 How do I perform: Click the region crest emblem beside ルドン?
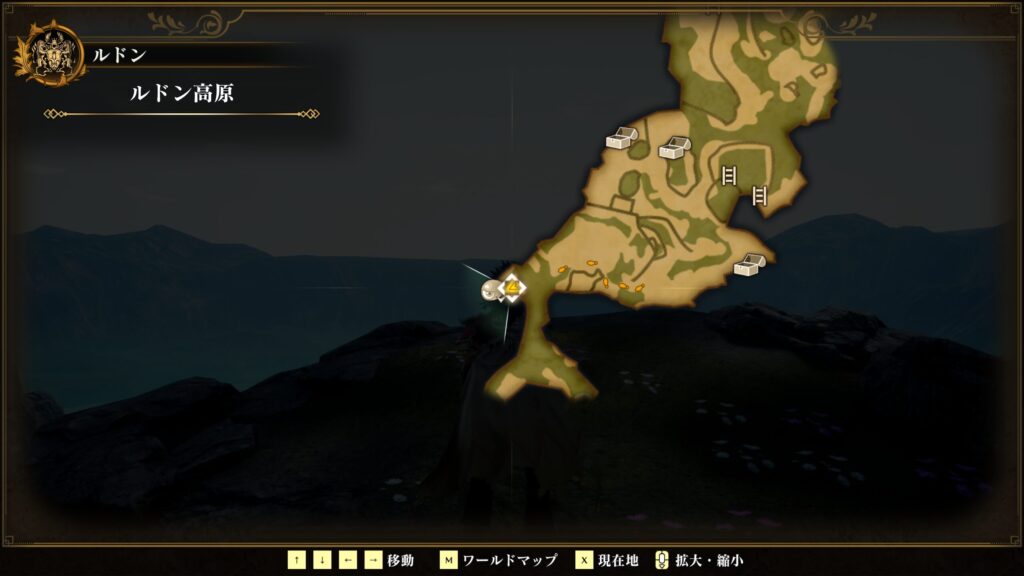[48, 56]
